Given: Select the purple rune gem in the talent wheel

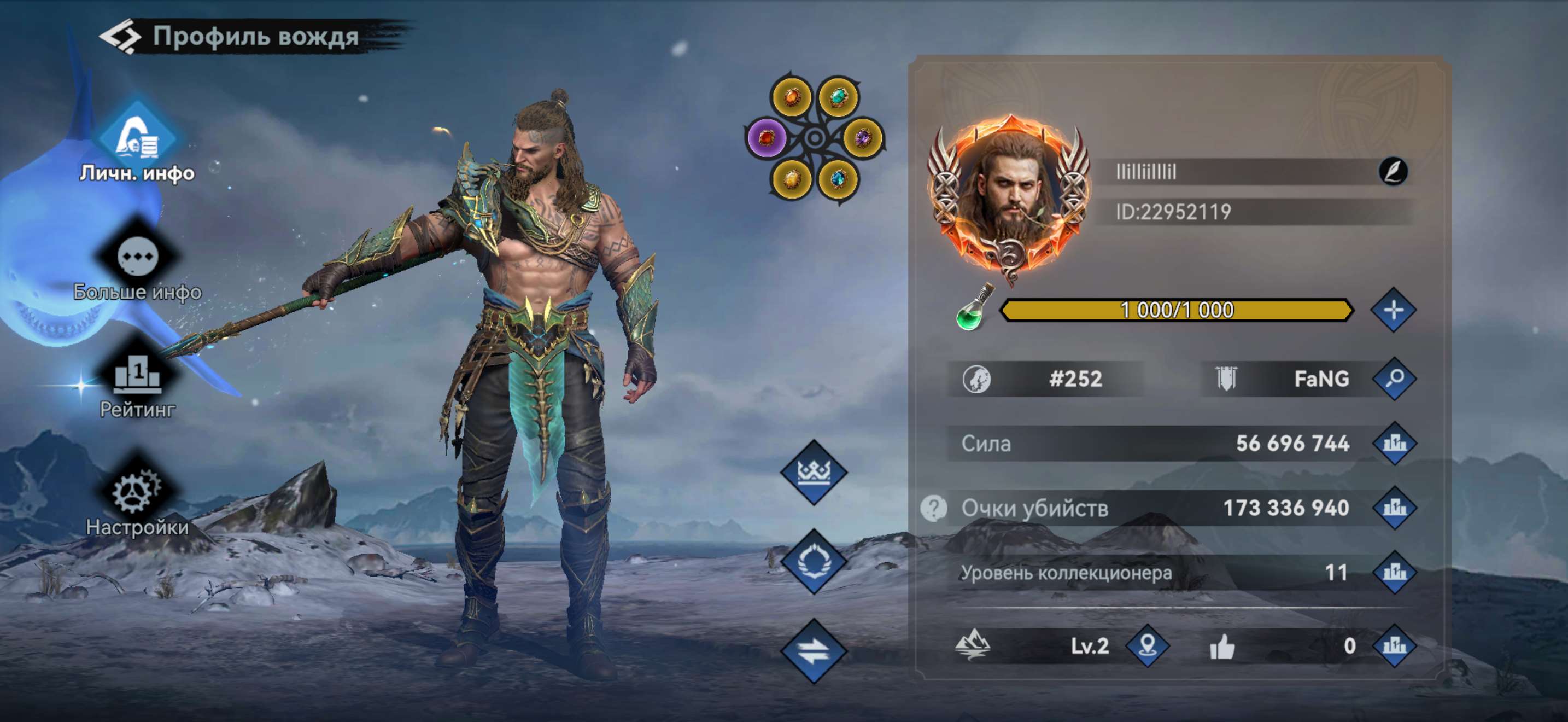Looking at the screenshot, I should click(767, 139).
